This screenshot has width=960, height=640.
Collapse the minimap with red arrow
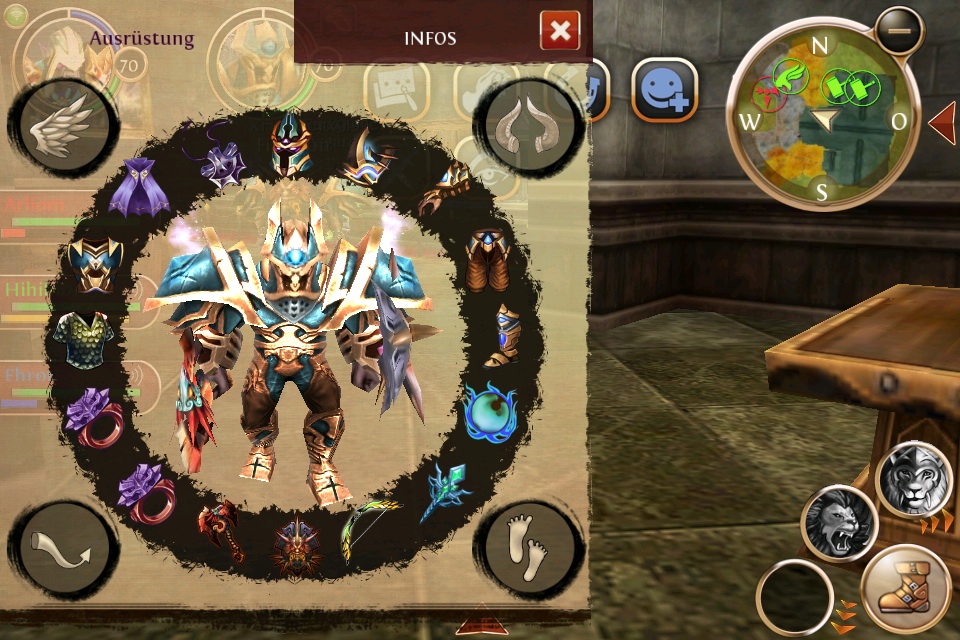pyautogui.click(x=943, y=122)
